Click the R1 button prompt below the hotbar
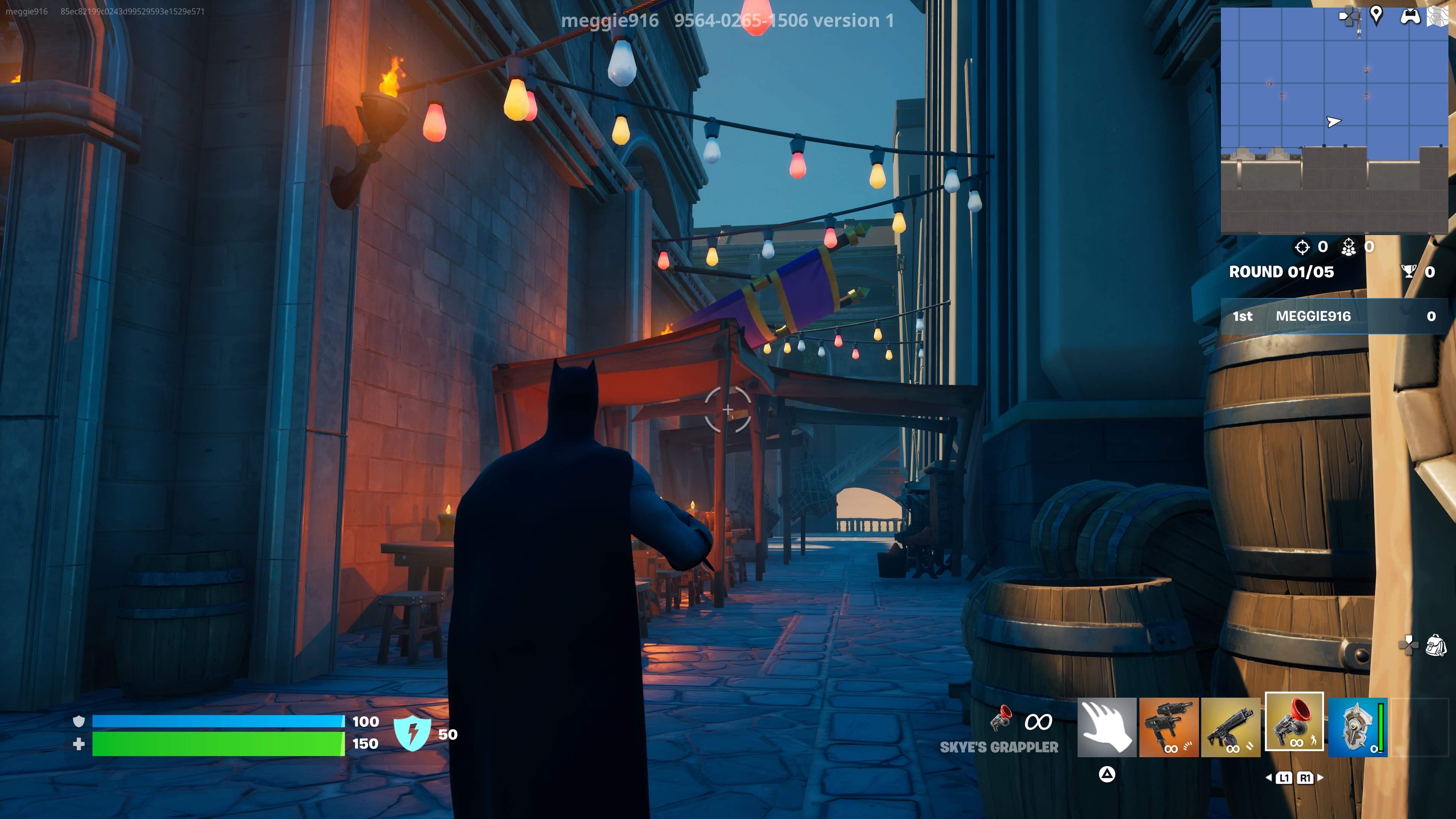 coord(1305,778)
